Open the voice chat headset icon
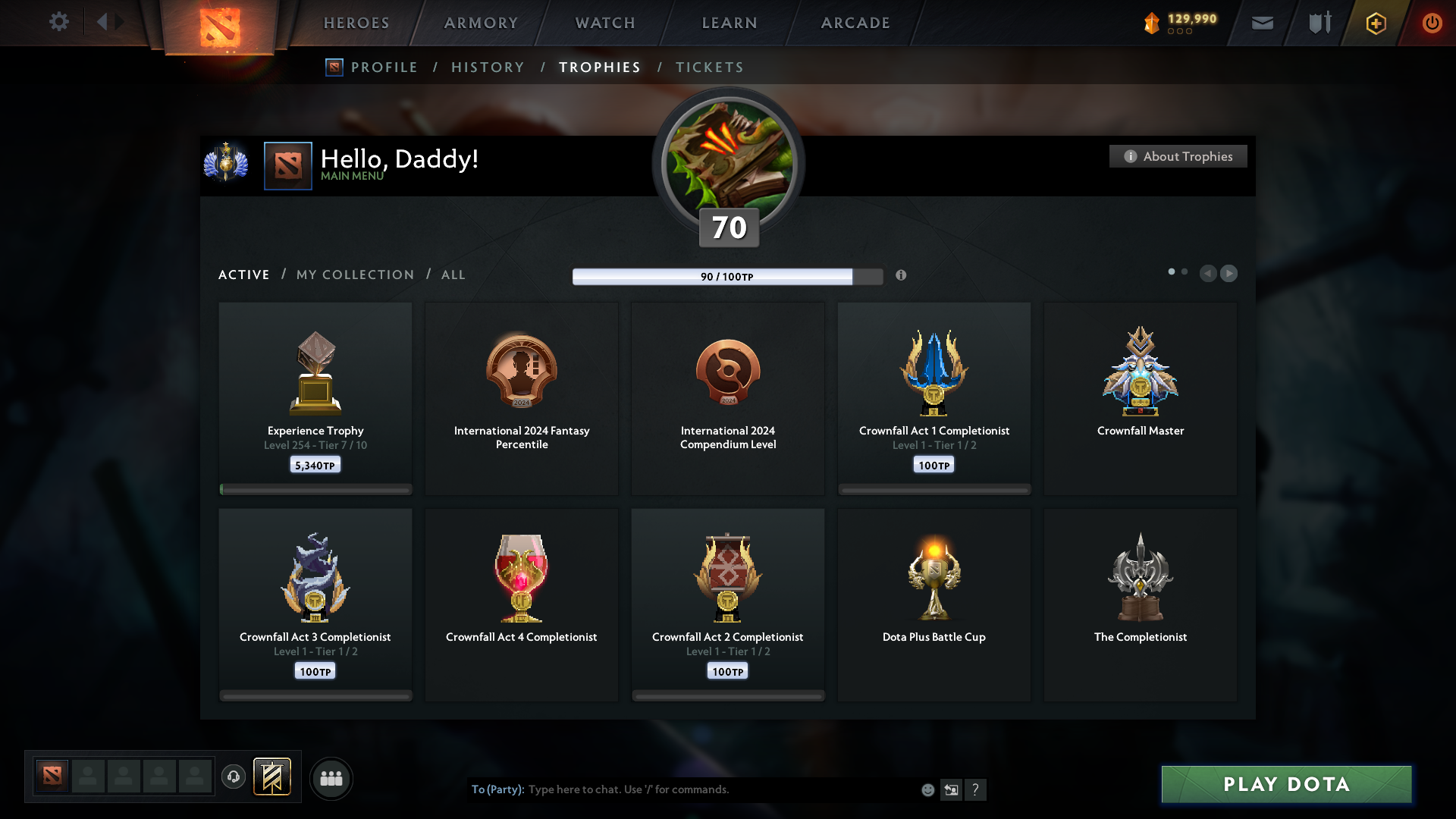 233,777
